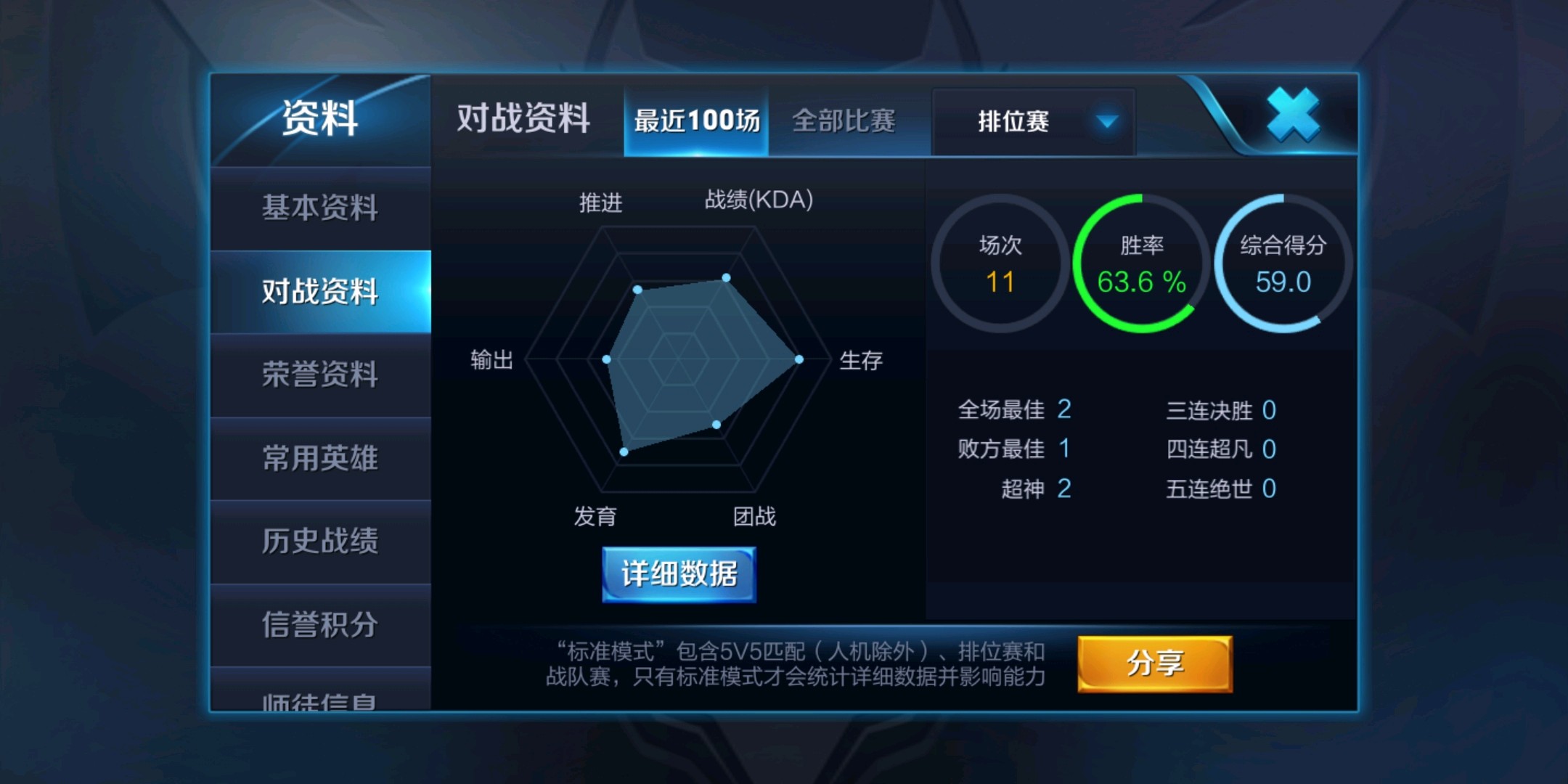View the 历史战绩 match history section
The image size is (1568, 784).
(x=322, y=541)
